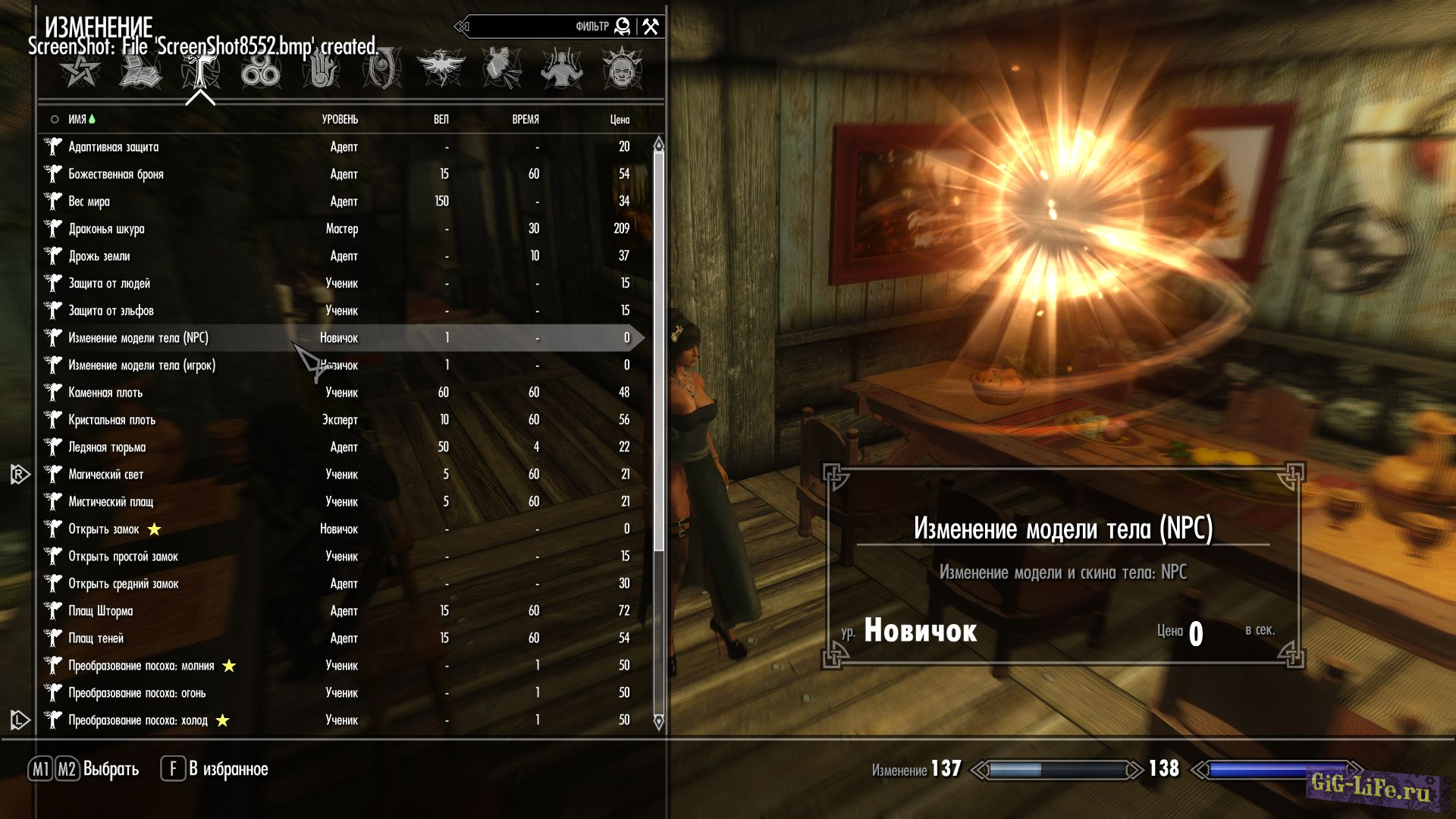The height and width of the screenshot is (819, 1456).
Task: Select the Ледяная тюрьма spell
Action: 107,447
